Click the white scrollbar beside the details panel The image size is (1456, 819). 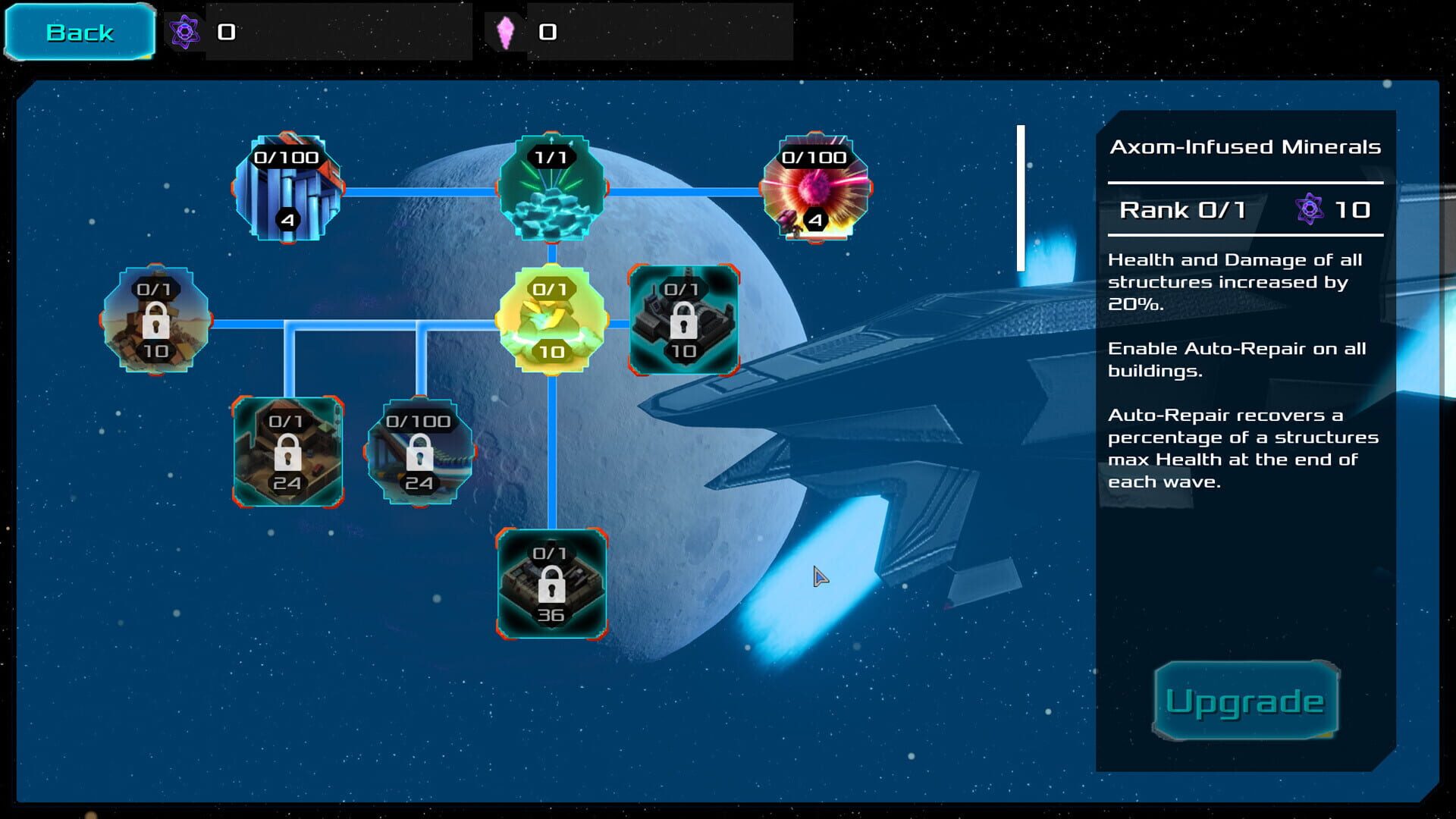[x=1021, y=197]
